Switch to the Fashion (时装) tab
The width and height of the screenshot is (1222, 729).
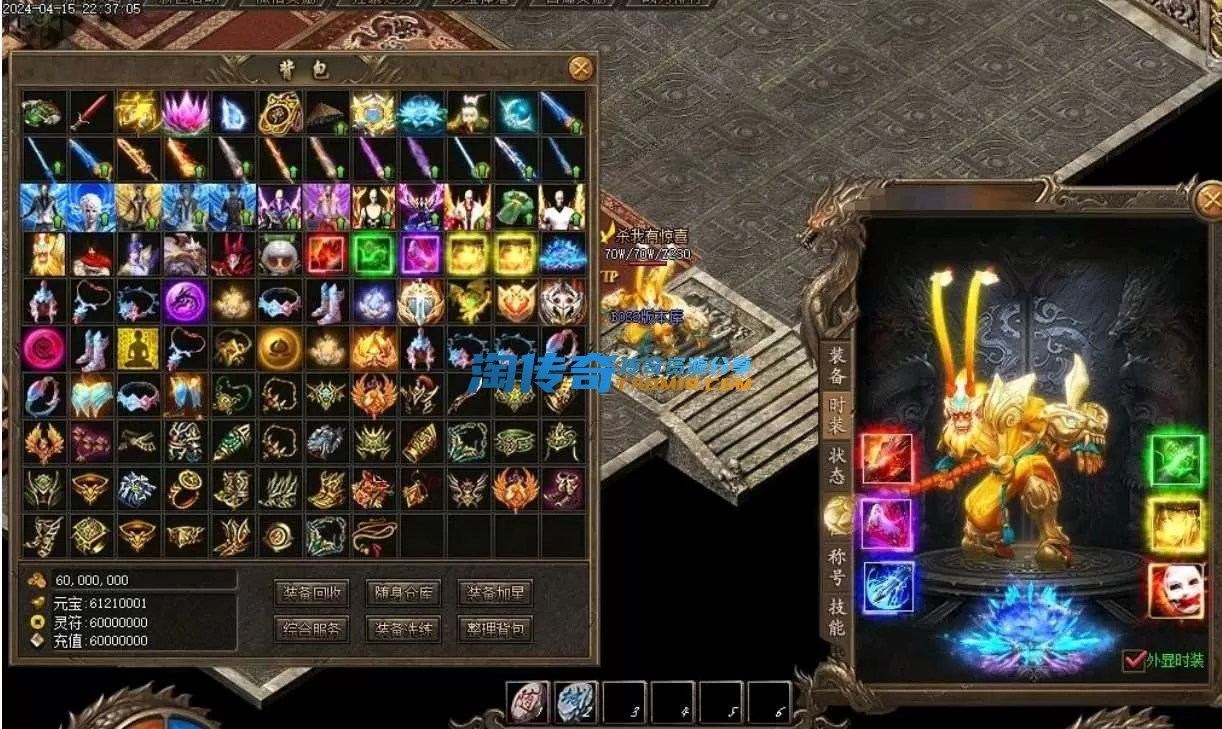point(836,415)
